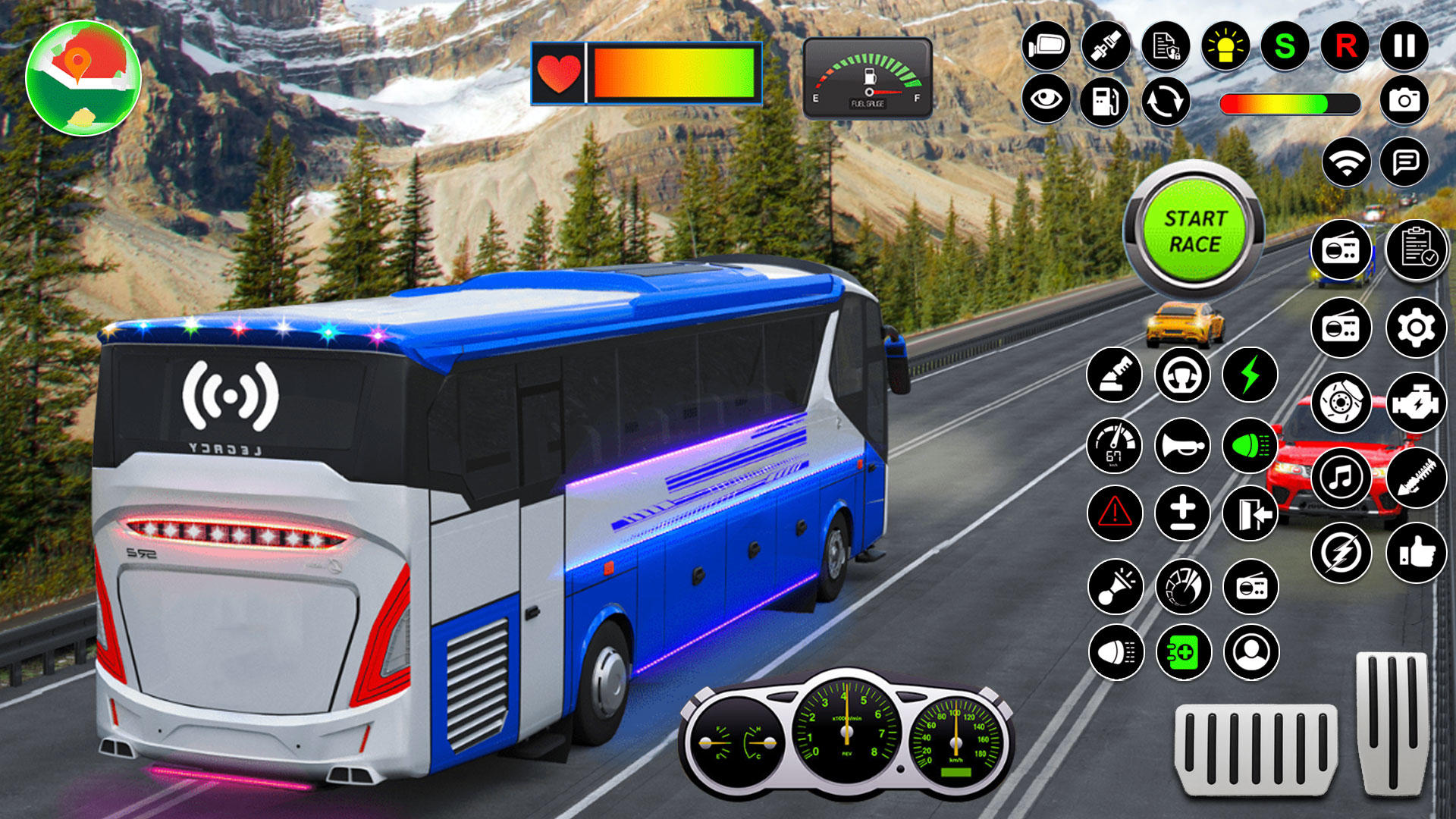This screenshot has width=1456, height=819.
Task: Toggle the eye camera view icon
Action: [1046, 100]
